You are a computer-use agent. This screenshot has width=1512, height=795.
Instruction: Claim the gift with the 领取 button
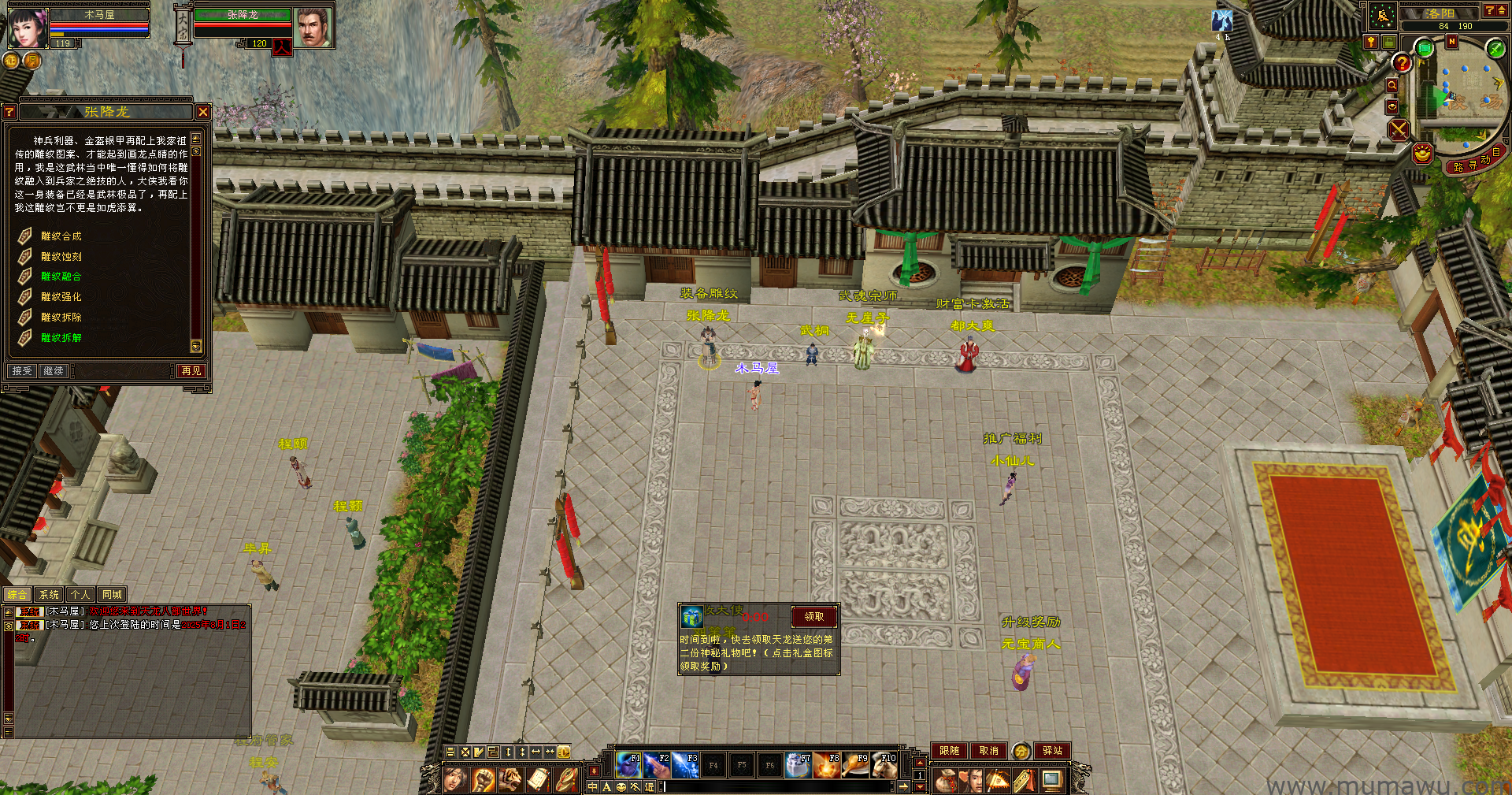(814, 617)
